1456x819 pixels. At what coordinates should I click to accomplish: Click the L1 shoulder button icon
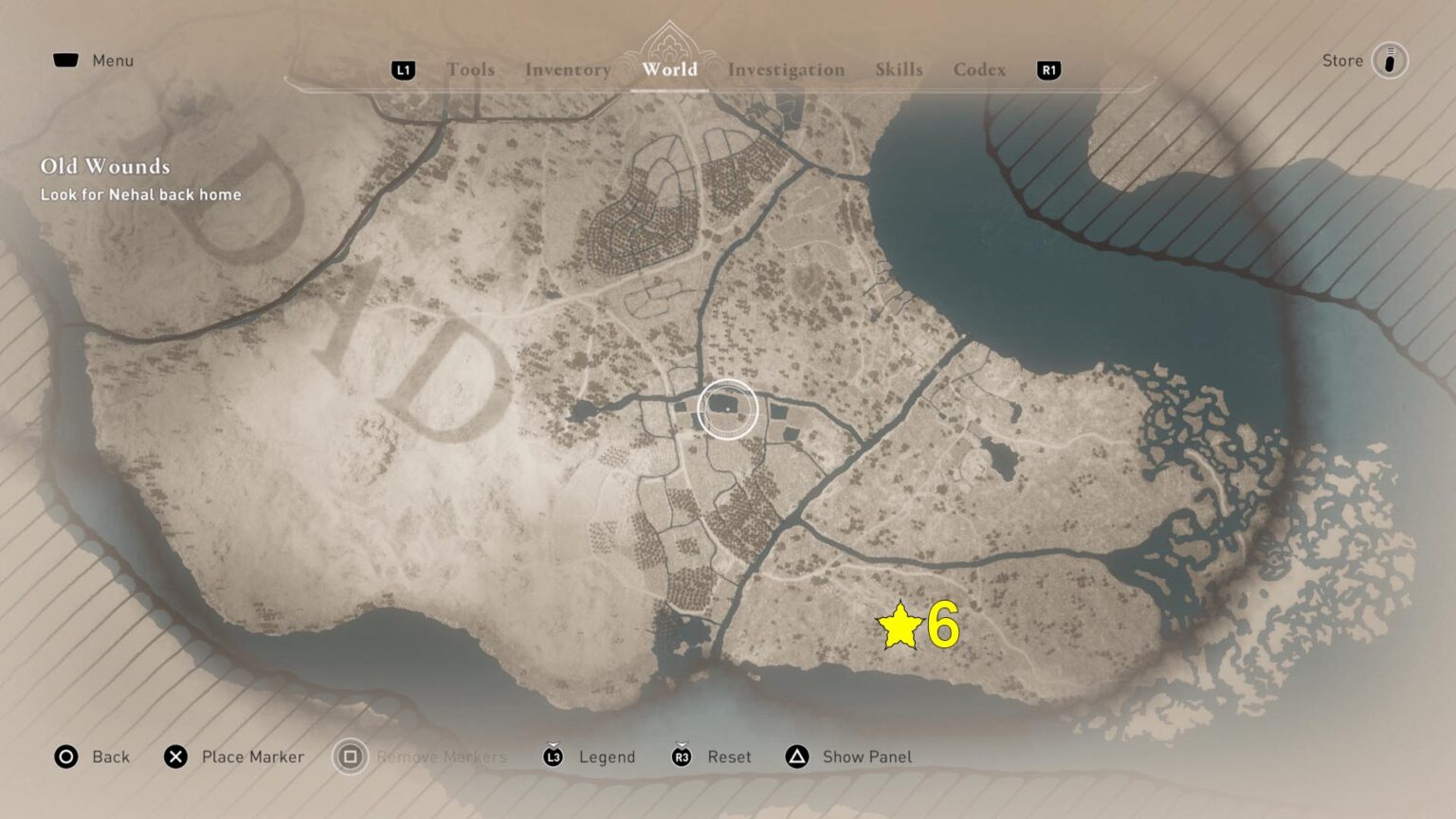pos(402,69)
